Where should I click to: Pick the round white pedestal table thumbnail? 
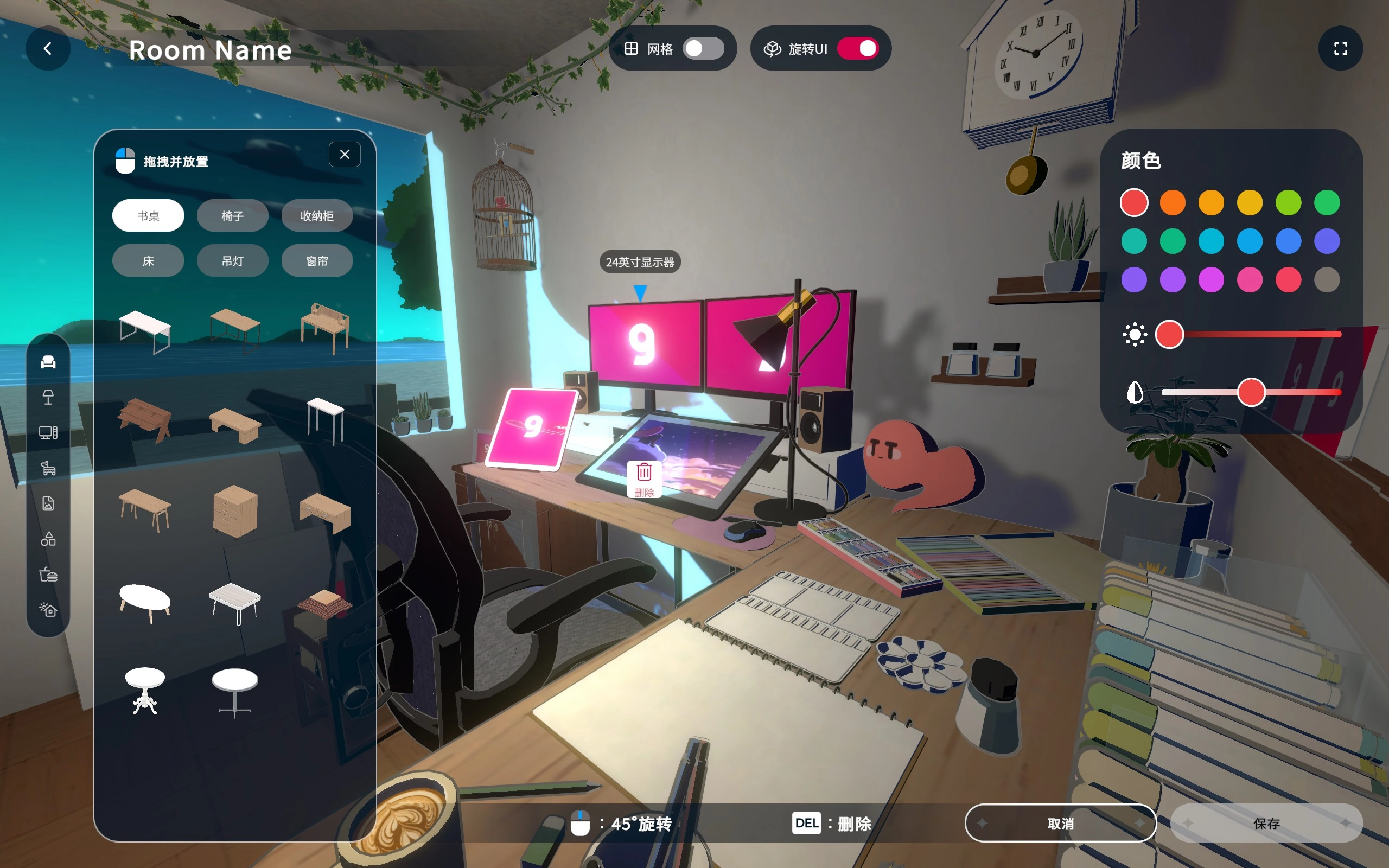[x=145, y=690]
